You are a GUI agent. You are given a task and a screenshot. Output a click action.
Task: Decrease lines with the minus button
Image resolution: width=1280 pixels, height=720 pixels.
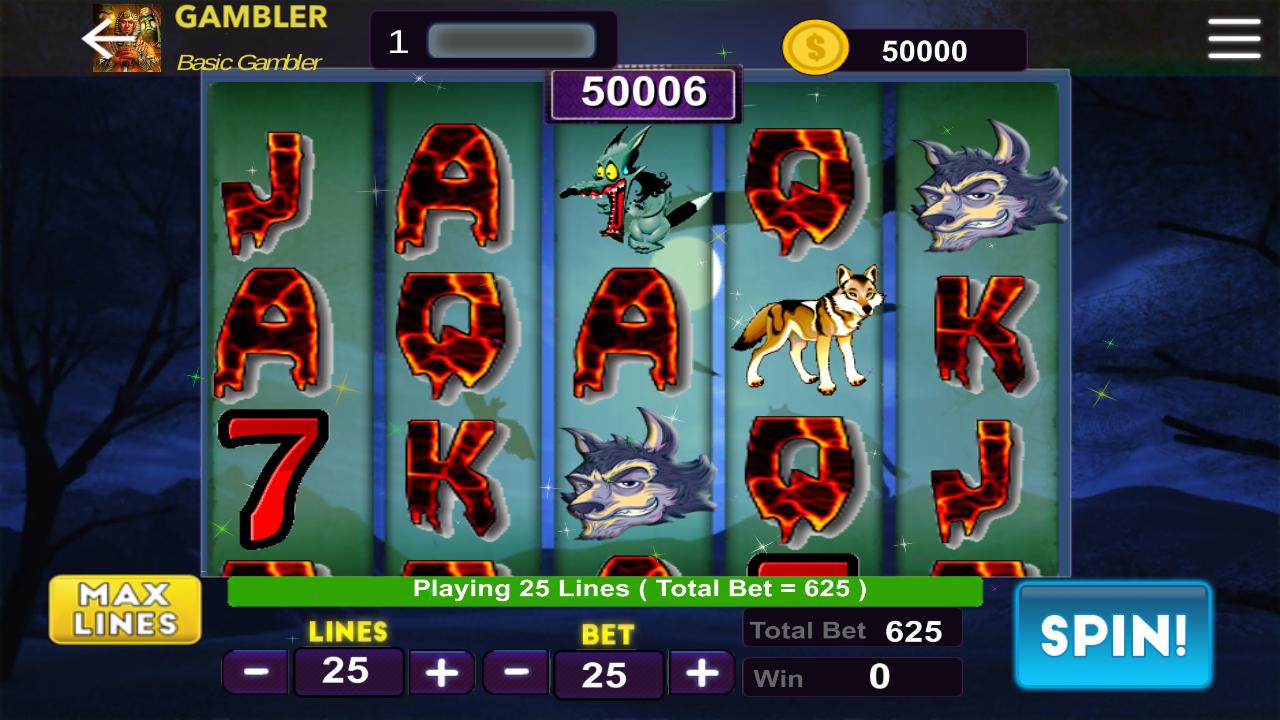[255, 671]
